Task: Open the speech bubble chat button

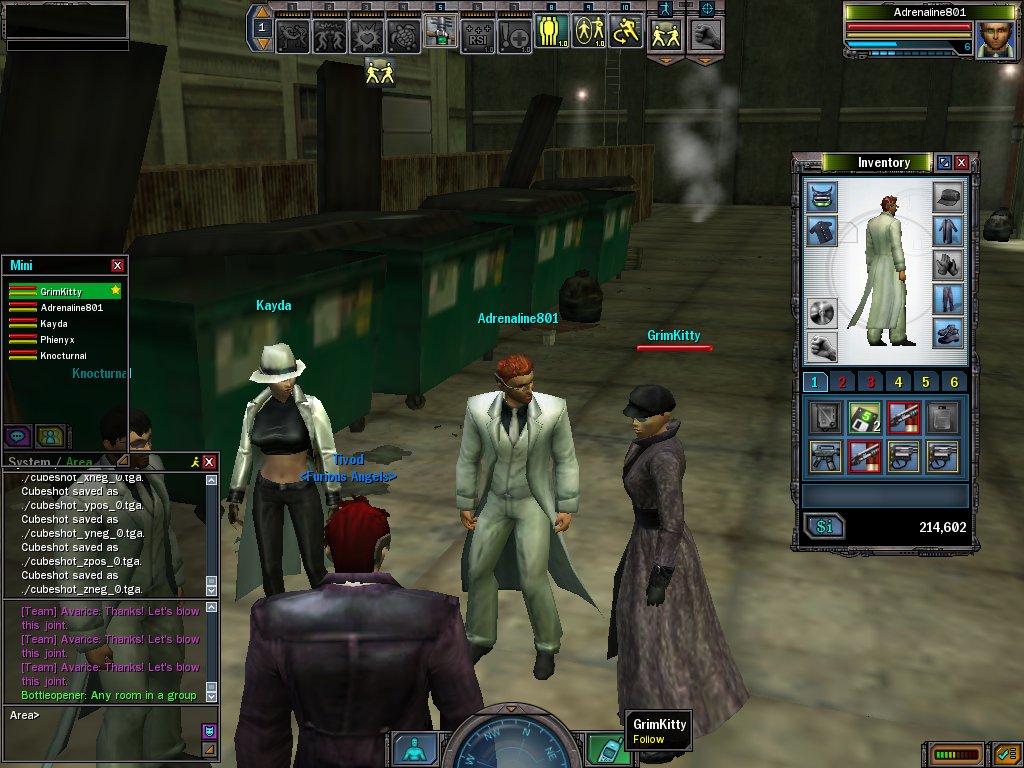Action: click(17, 436)
